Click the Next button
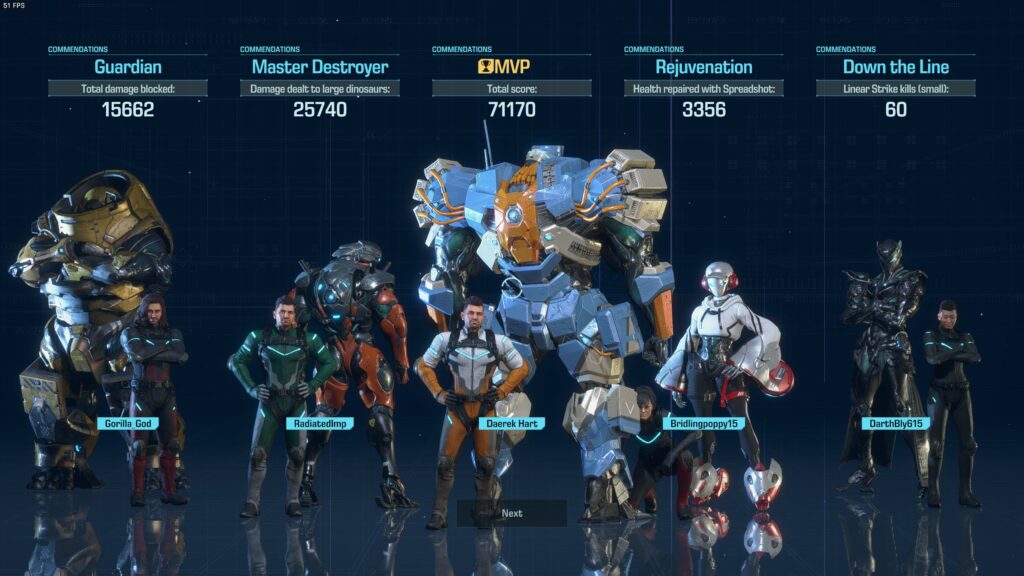The width and height of the screenshot is (1024, 576). (512, 513)
